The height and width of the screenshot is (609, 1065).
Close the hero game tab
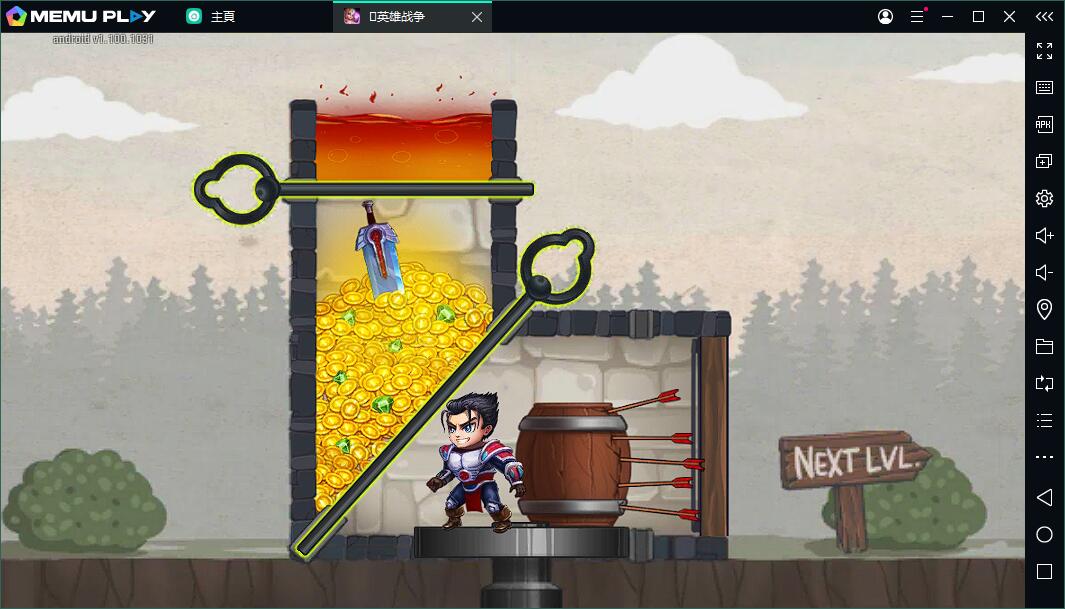[477, 17]
